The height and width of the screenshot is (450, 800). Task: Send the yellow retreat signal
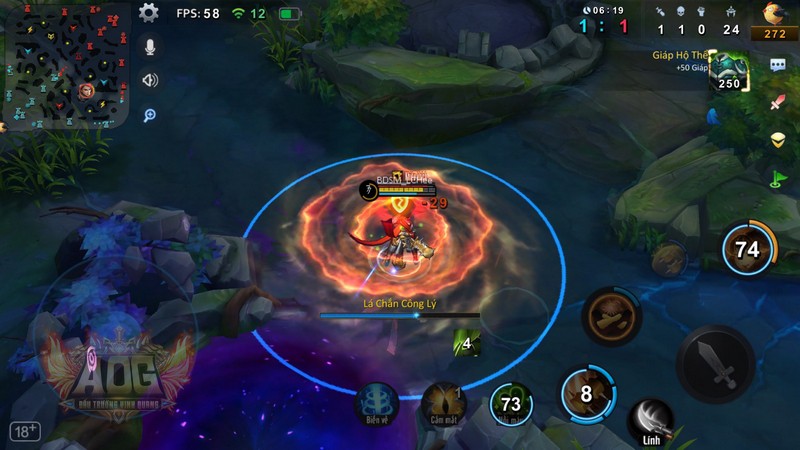tap(778, 141)
